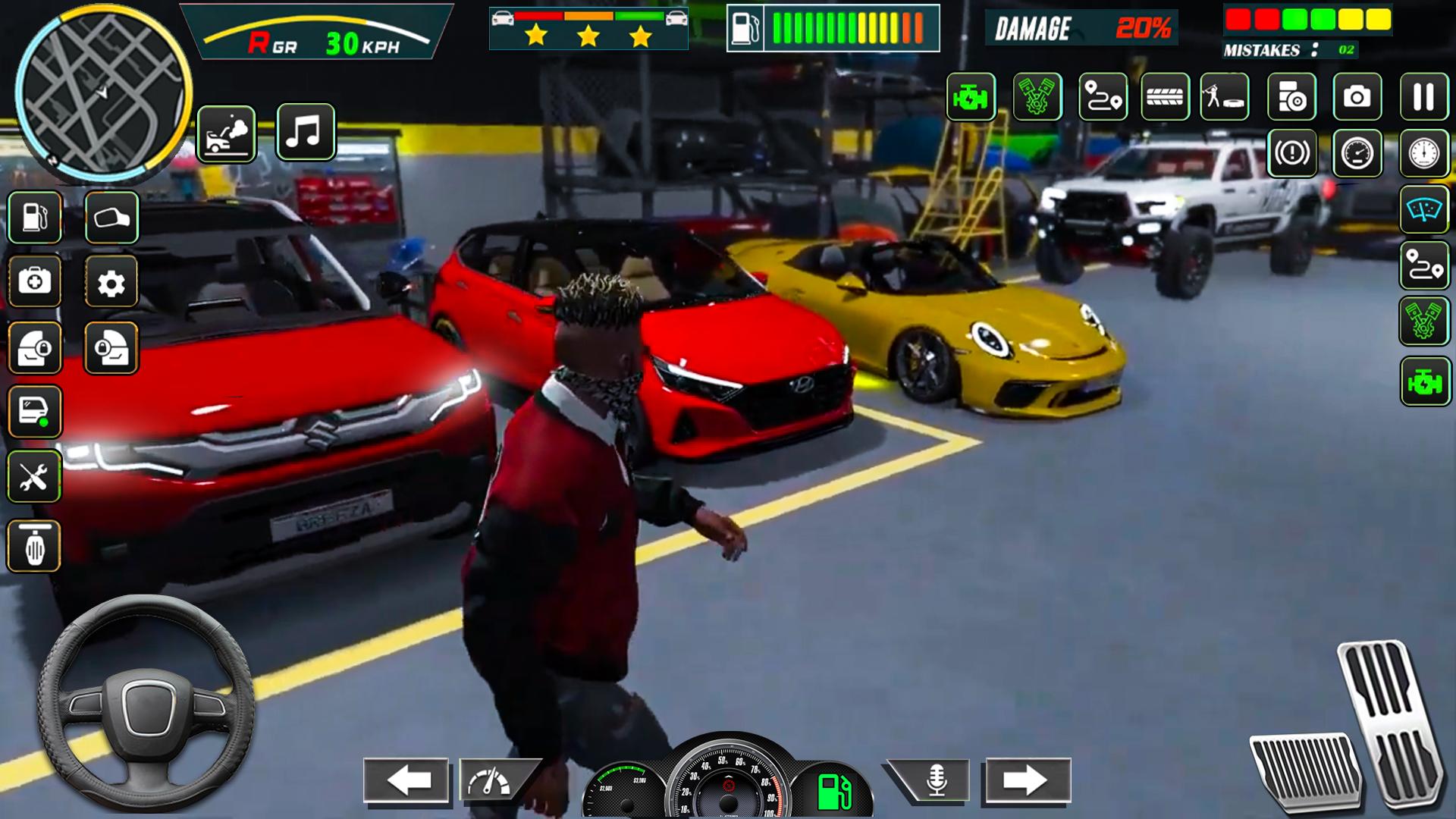Viewport: 1456px width, 819px height.
Task: Pause the game
Action: [1423, 97]
